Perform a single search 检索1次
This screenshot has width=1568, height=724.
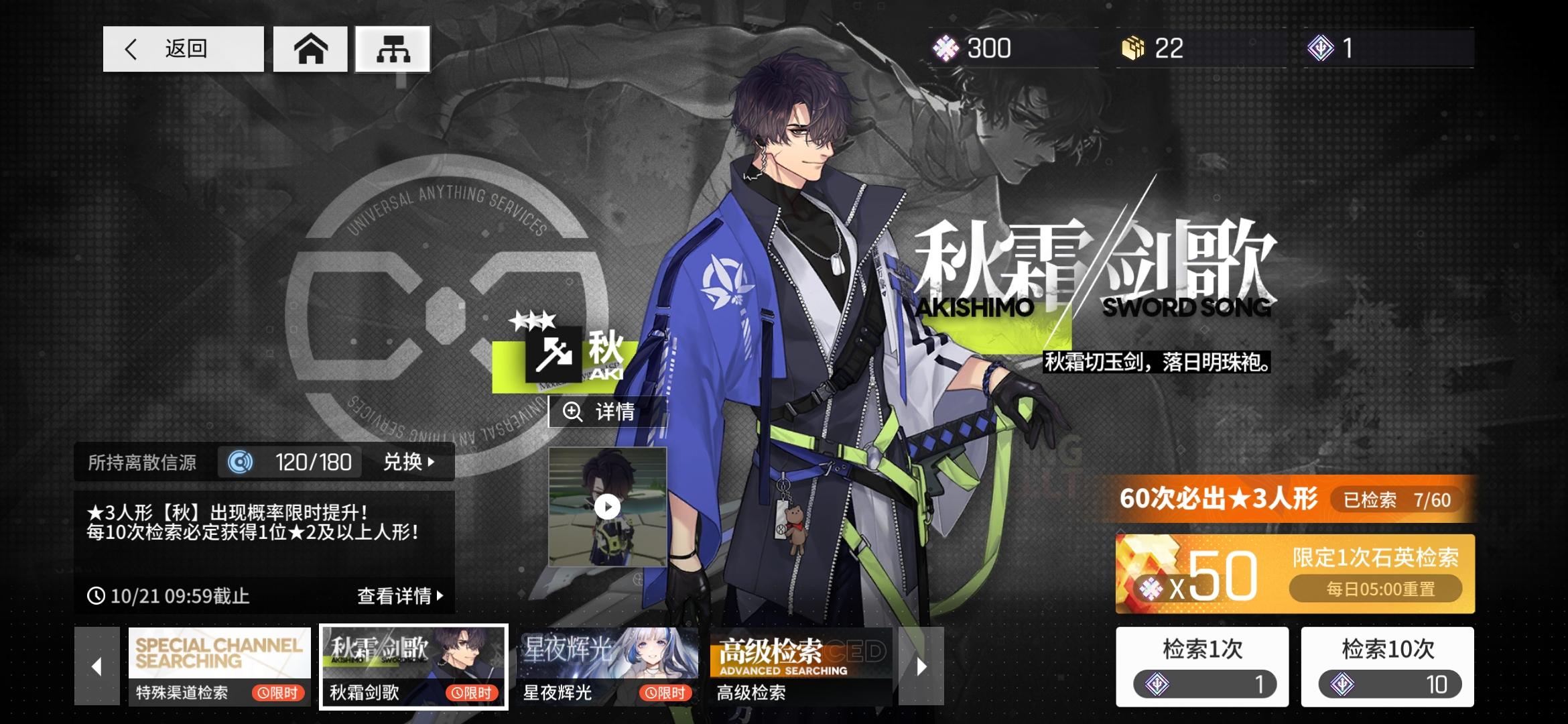coord(1202,666)
